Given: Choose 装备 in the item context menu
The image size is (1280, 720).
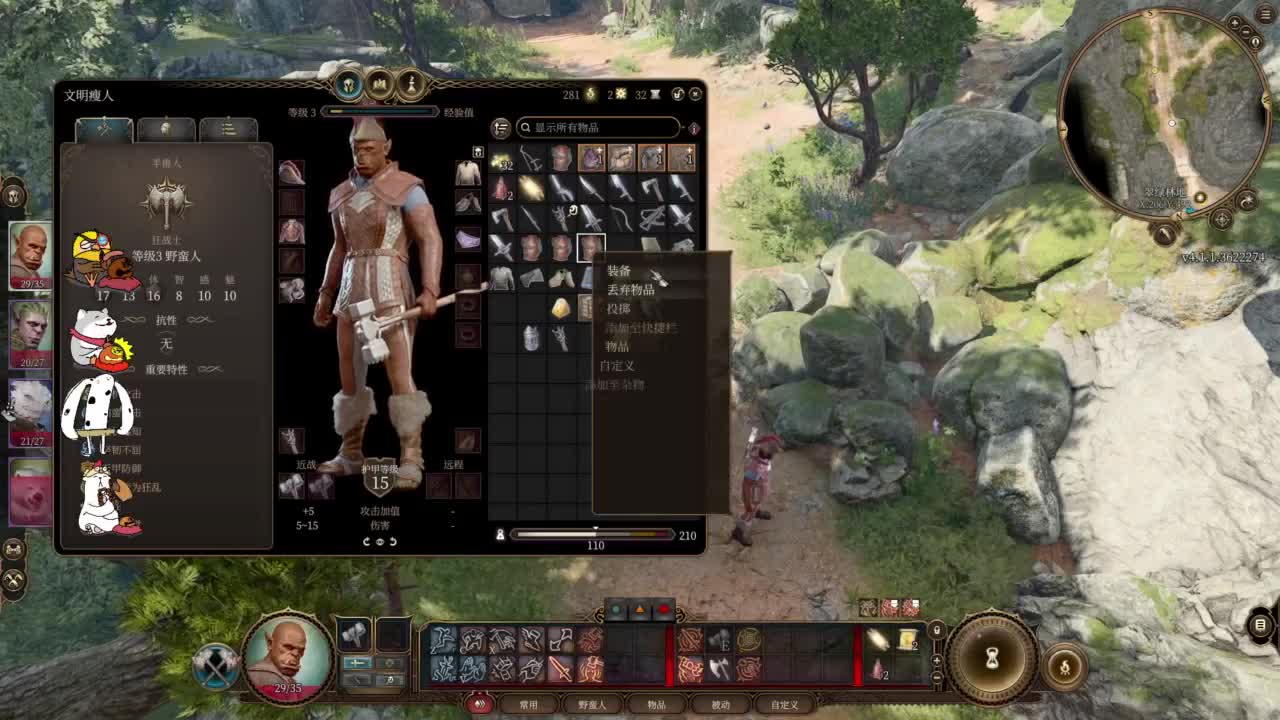Looking at the screenshot, I should [620, 271].
